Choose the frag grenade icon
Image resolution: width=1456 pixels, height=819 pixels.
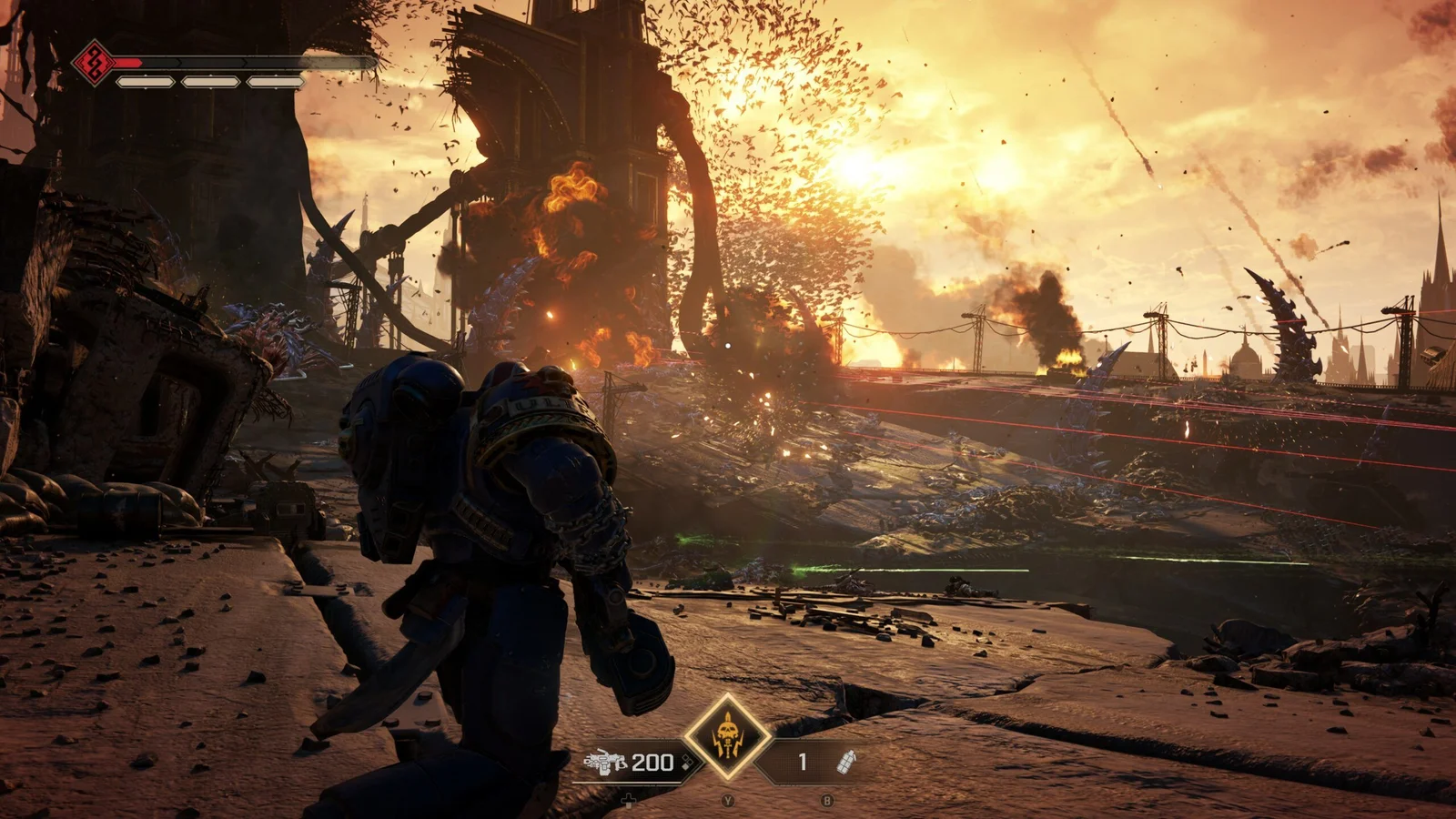point(845,762)
